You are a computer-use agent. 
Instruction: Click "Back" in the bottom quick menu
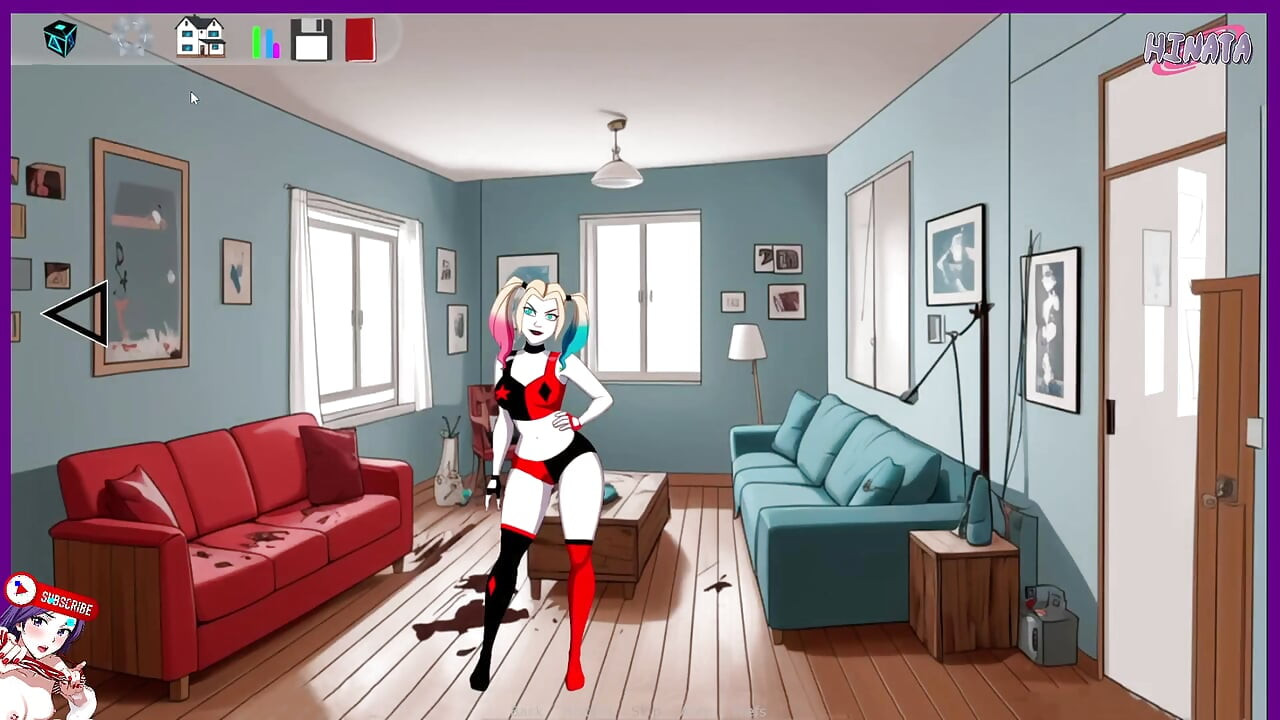coord(527,710)
